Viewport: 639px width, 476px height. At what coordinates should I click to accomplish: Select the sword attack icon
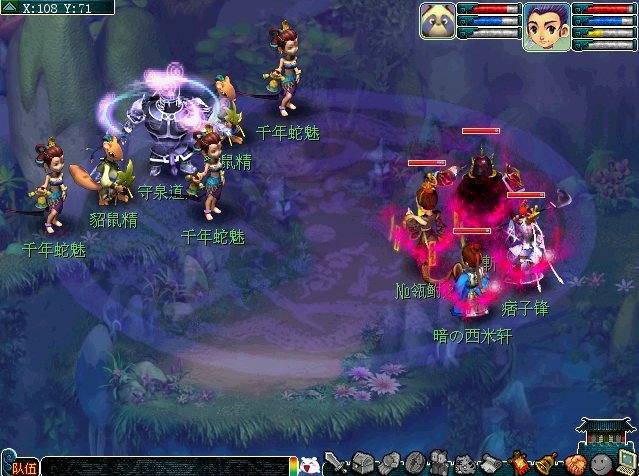(x=336, y=465)
